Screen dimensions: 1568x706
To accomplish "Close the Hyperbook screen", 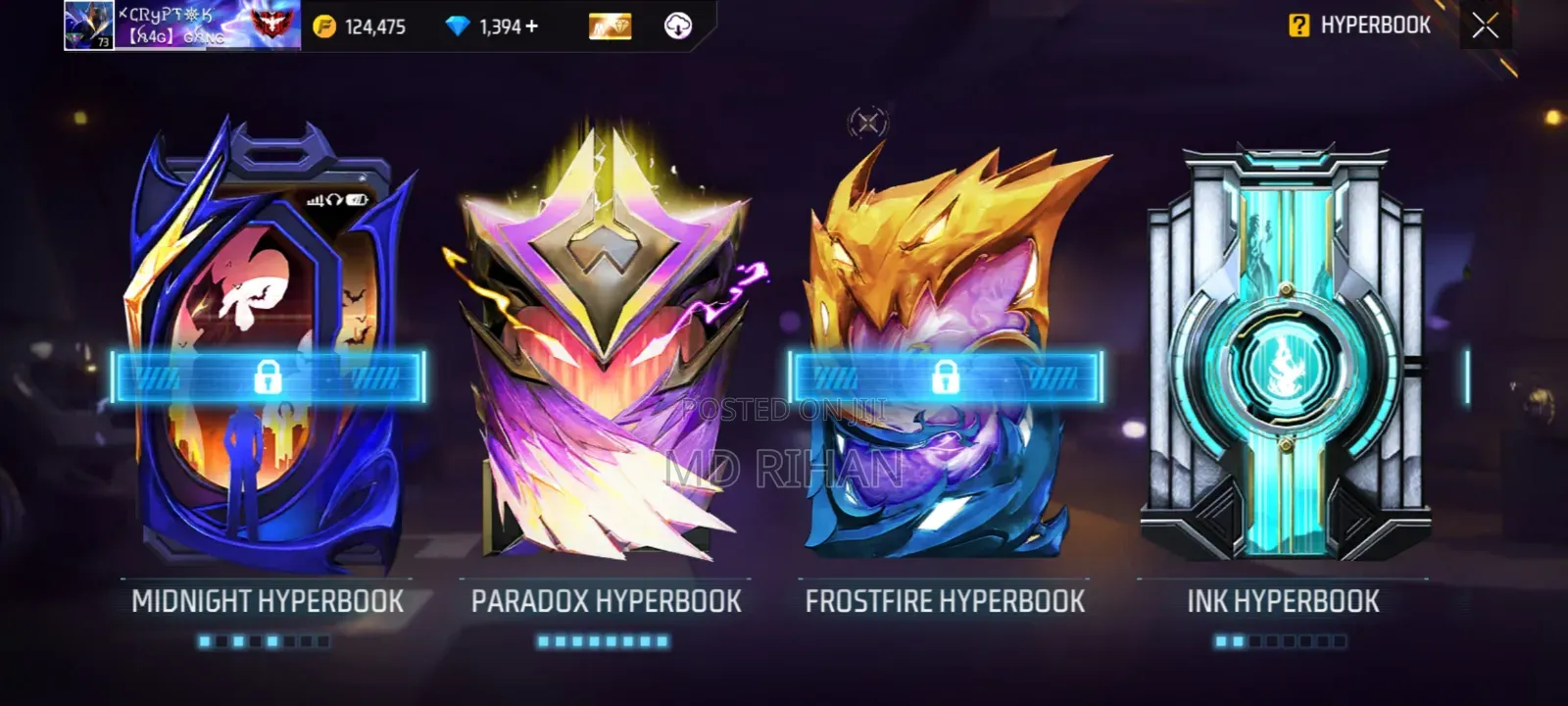I will (x=1485, y=25).
